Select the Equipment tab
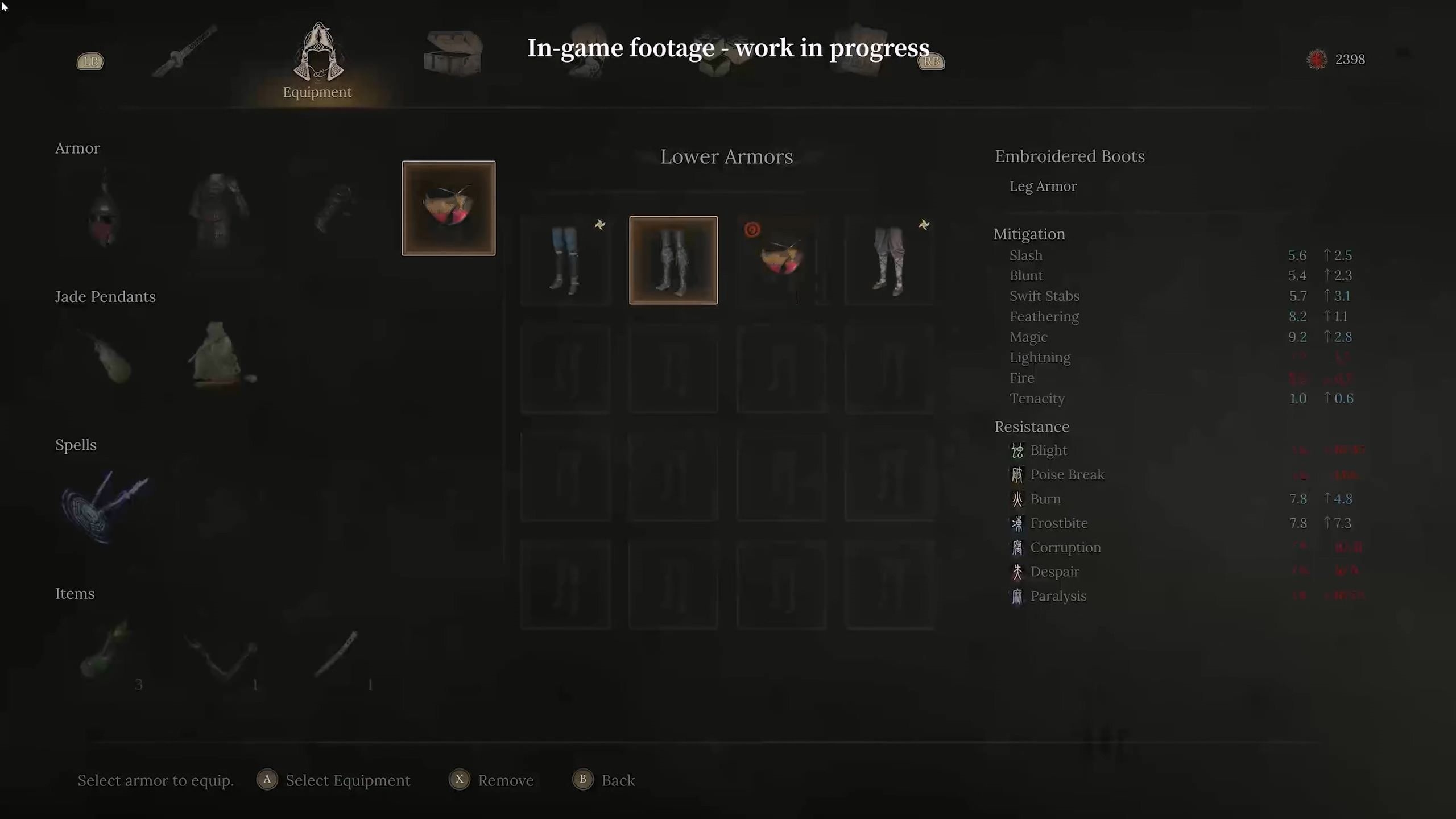This screenshot has width=1456, height=819. [317, 60]
